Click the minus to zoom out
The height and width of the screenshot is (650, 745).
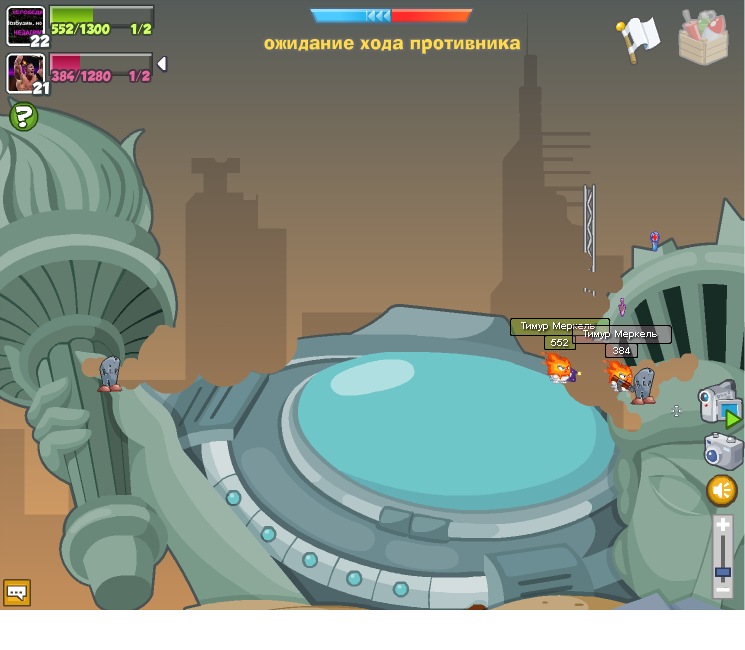click(723, 590)
